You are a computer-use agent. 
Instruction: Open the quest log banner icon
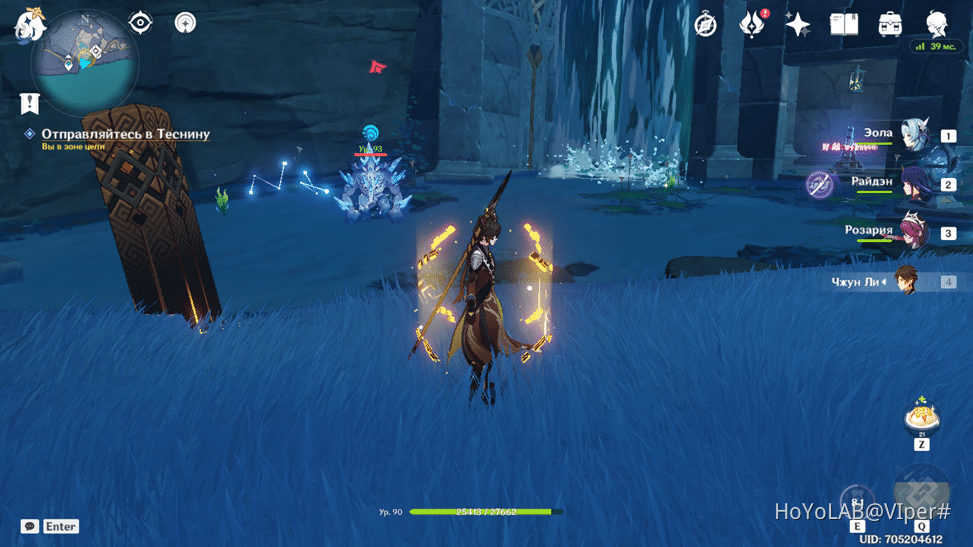(x=30, y=103)
